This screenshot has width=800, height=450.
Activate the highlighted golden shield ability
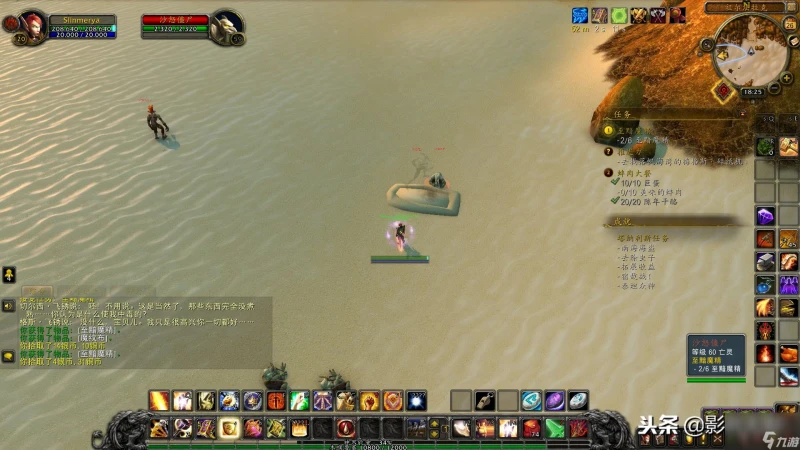click(x=229, y=428)
